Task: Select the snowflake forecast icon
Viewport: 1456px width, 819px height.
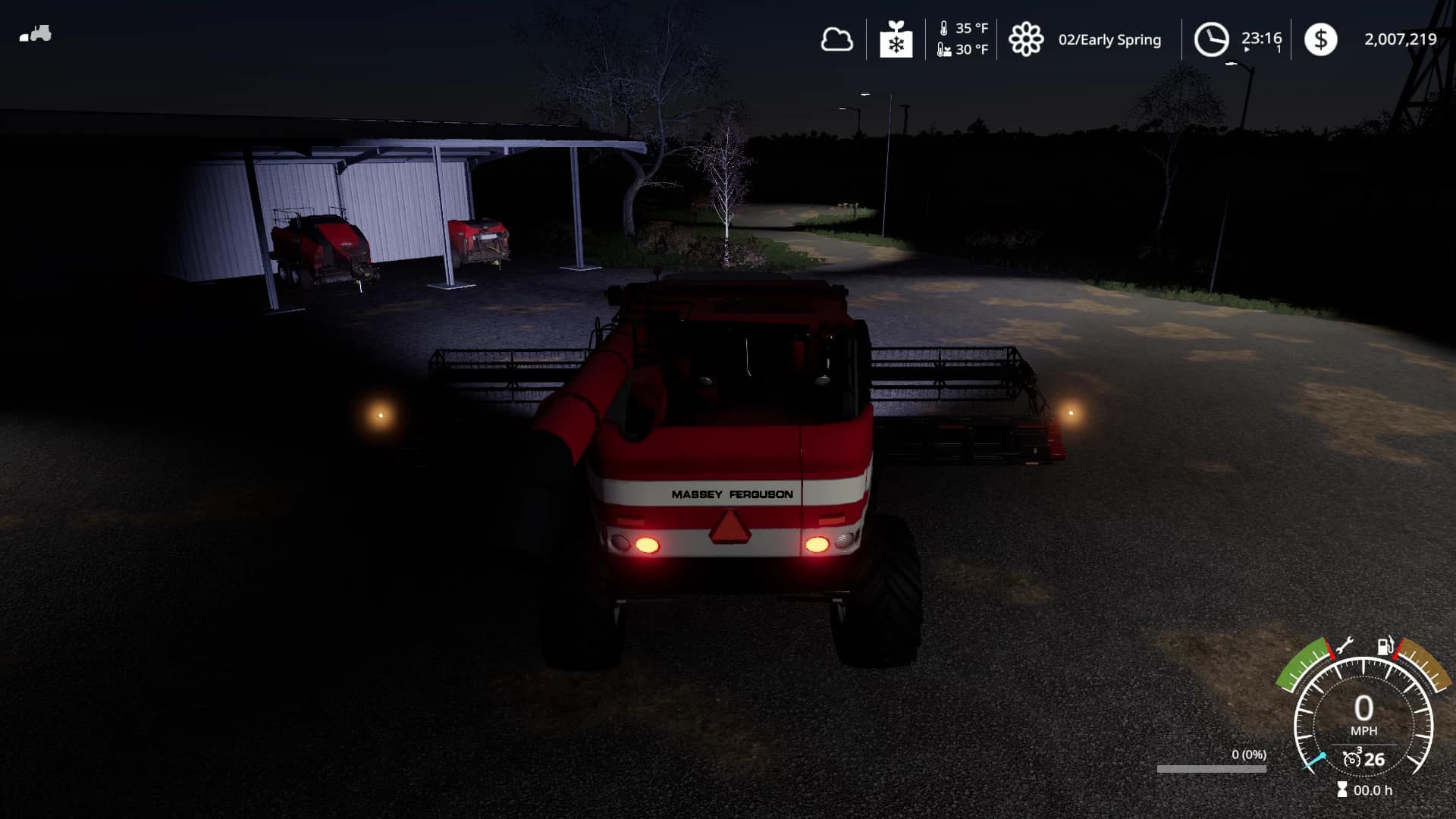Action: (x=896, y=39)
